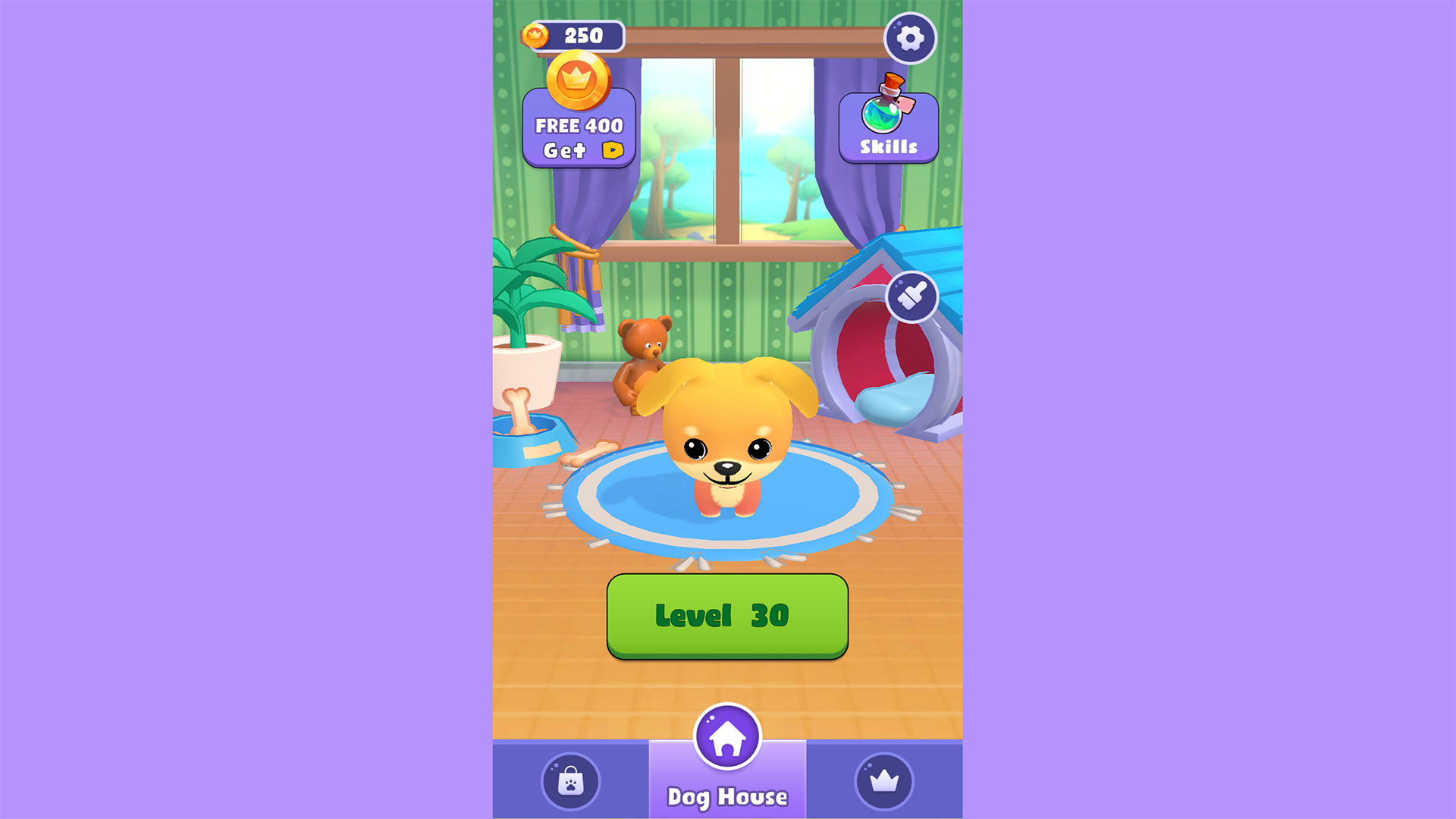The height and width of the screenshot is (819, 1456).
Task: Open the Dog House home tab icon
Action: [x=727, y=737]
